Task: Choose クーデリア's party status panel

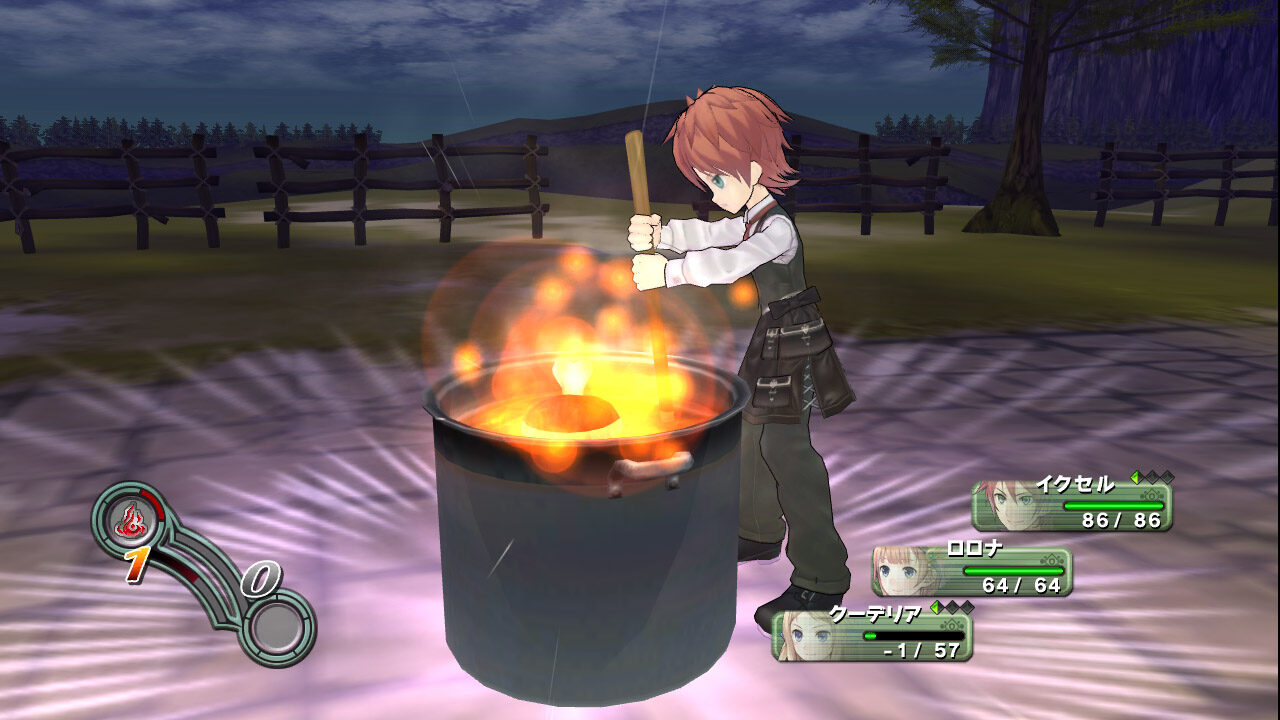Action: pos(872,636)
